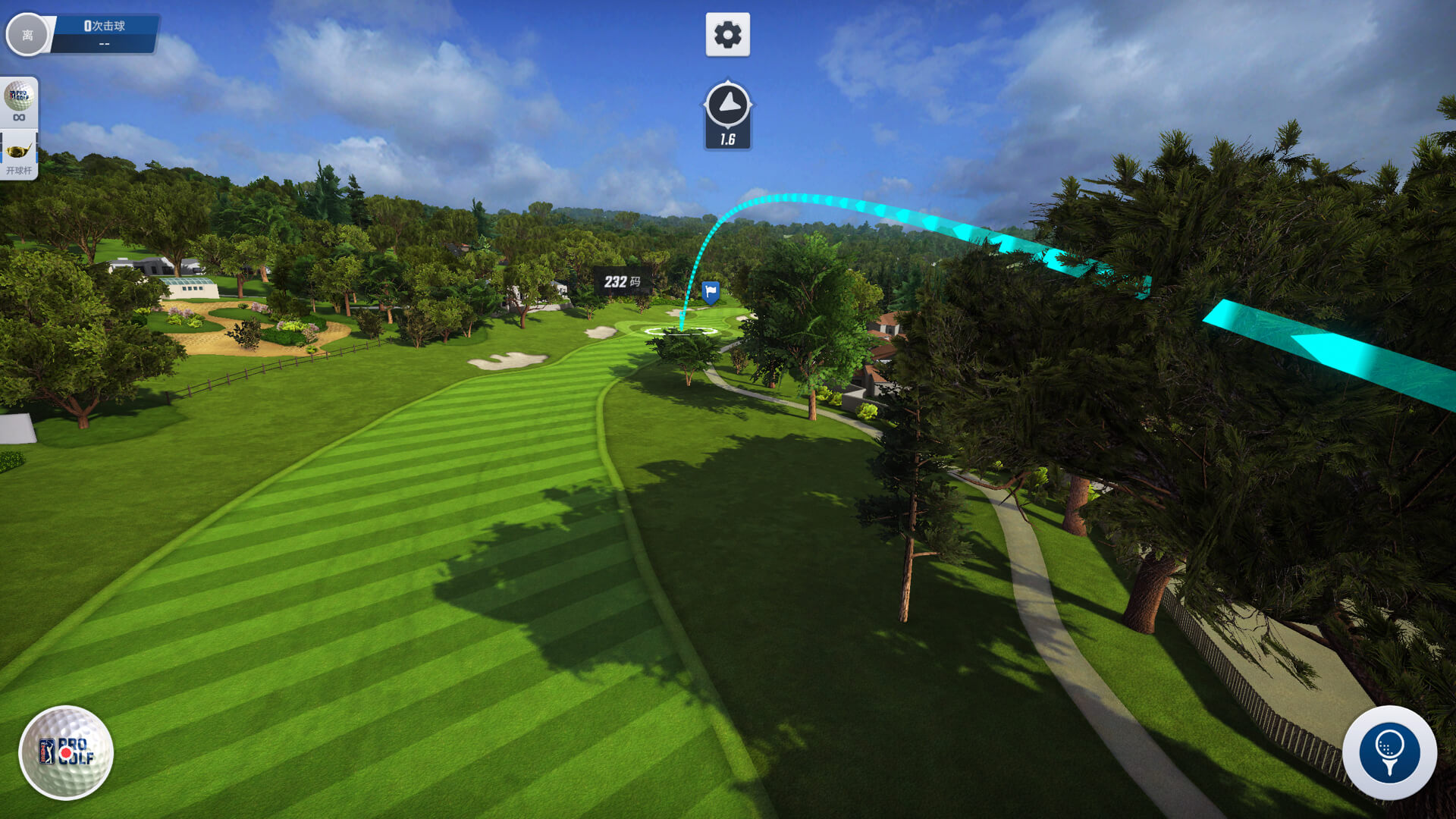Click the 232 码 distance sign
This screenshot has height=819, width=1456.
pyautogui.click(x=622, y=281)
